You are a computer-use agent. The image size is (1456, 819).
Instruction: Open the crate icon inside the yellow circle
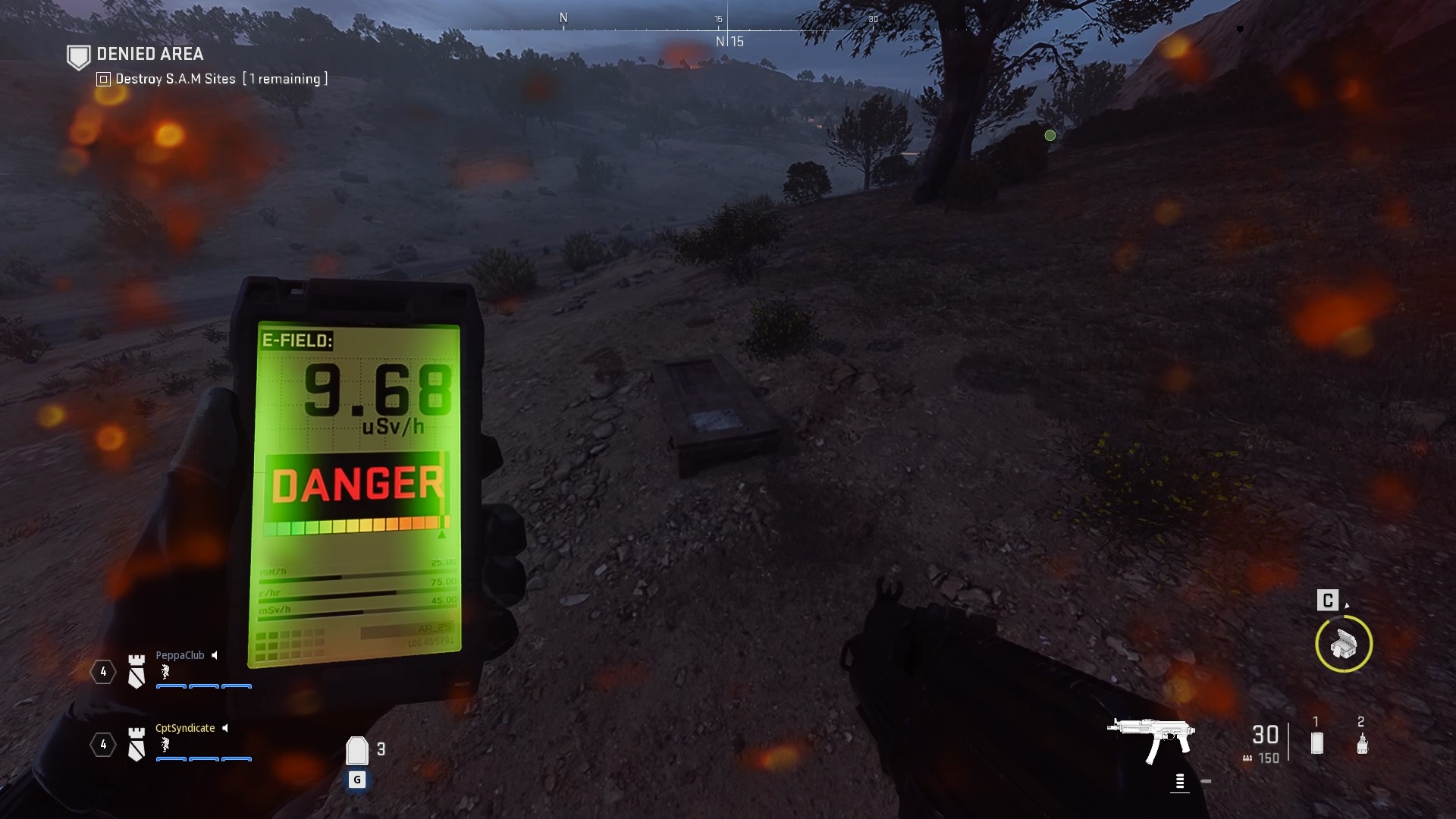tap(1343, 644)
